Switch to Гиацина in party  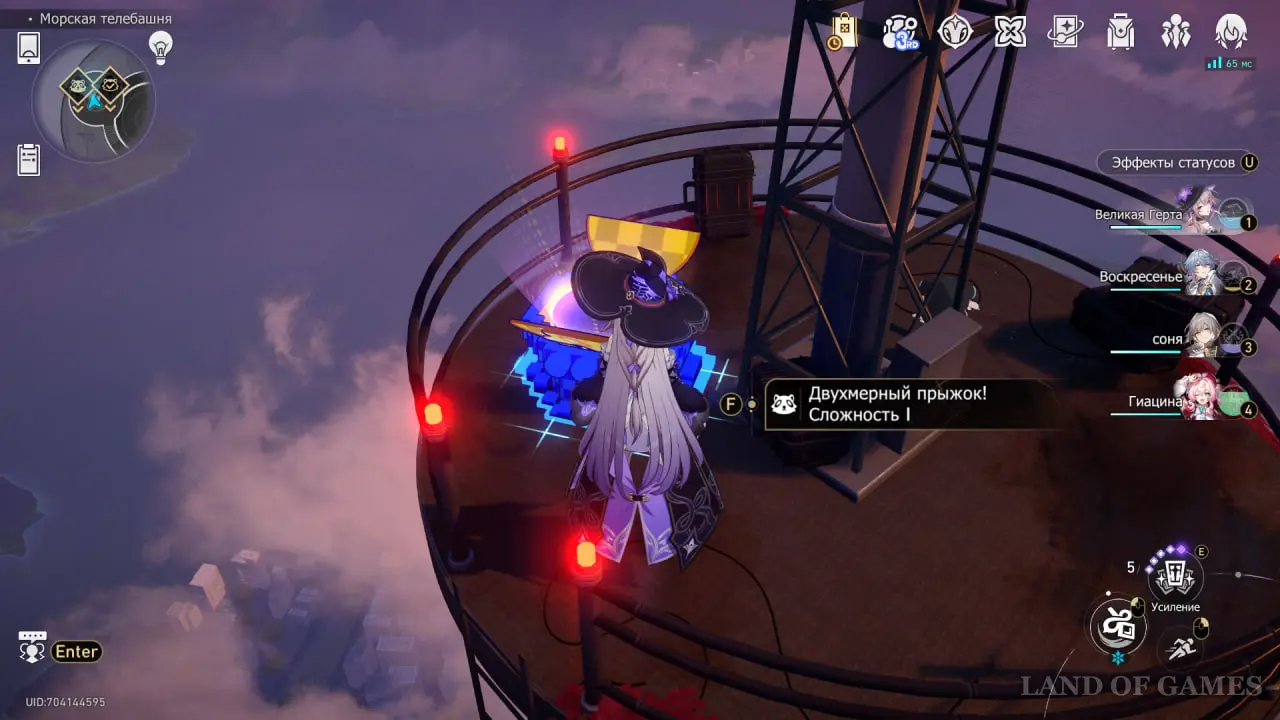click(1200, 401)
